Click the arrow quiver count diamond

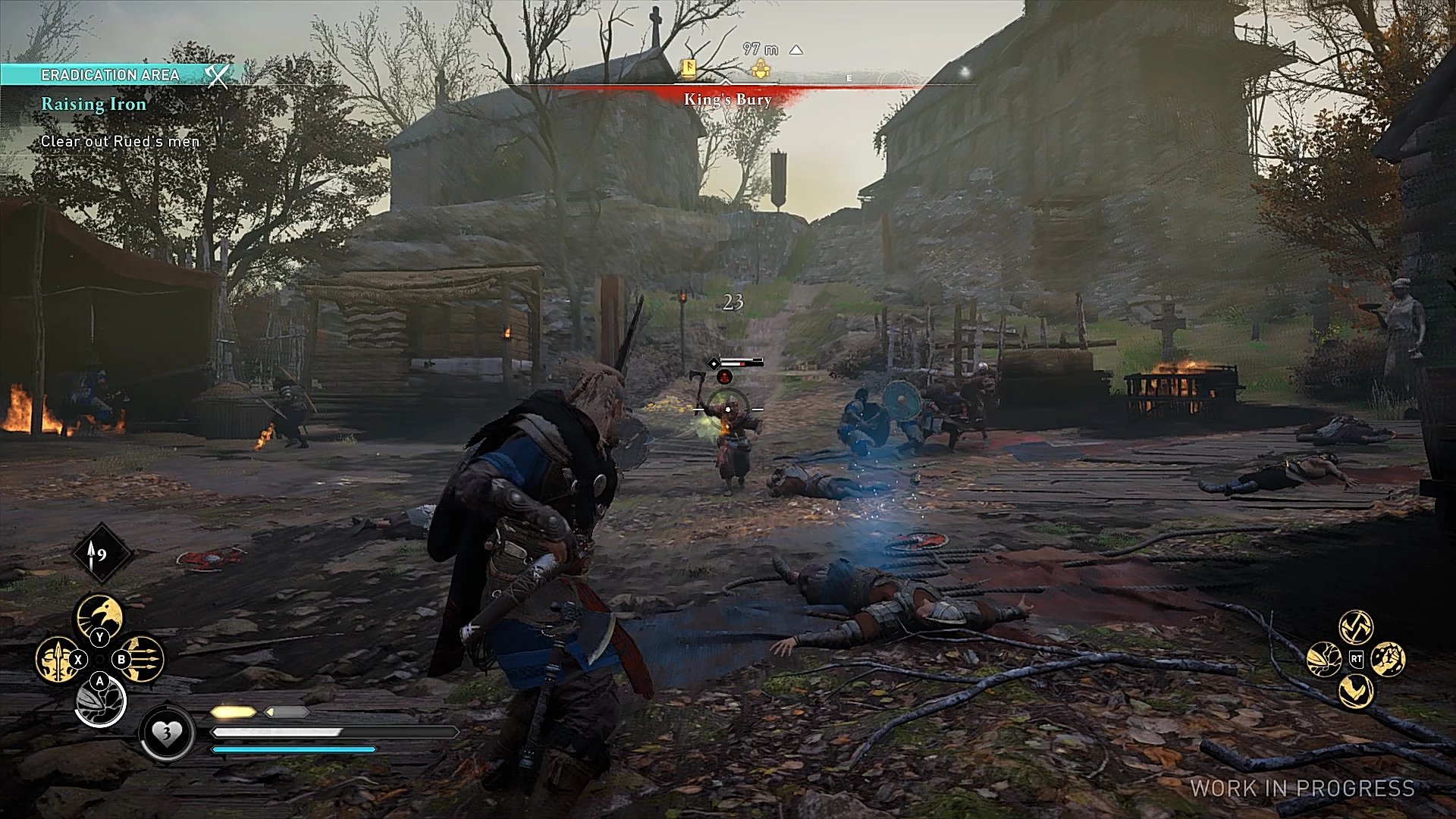(x=100, y=554)
